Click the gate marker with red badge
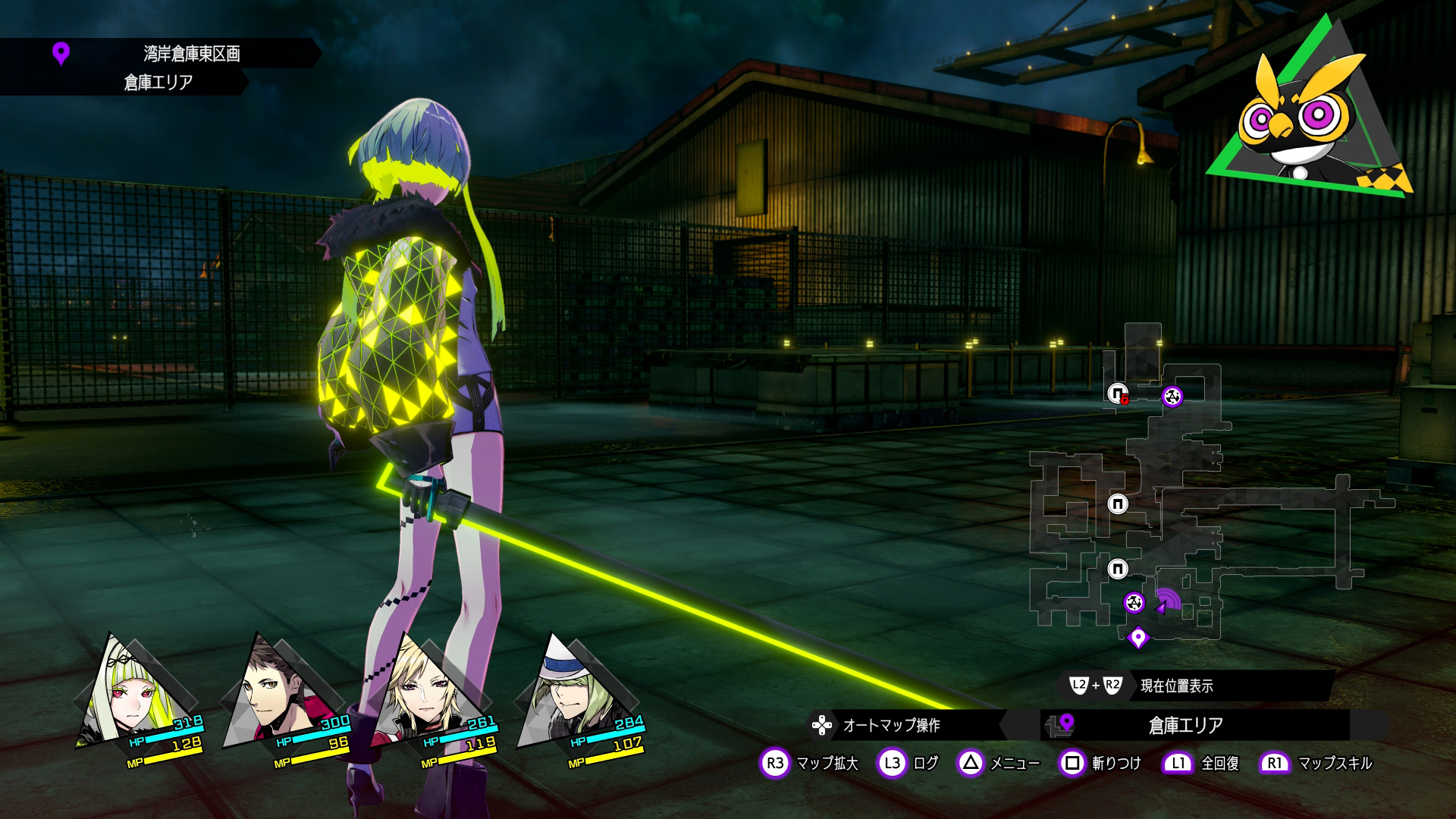 pos(1118,394)
